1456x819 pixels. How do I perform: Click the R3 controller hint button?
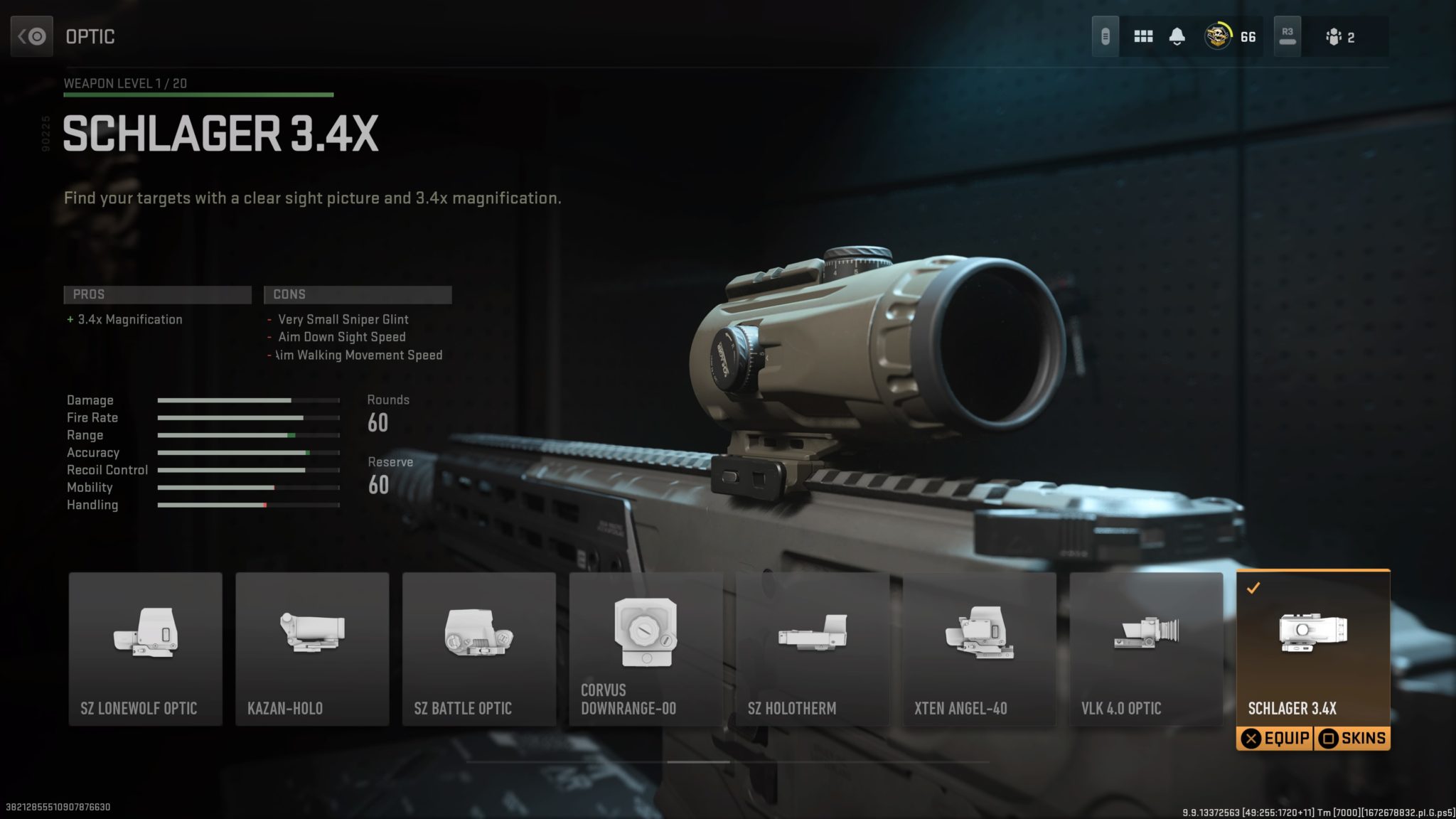(1287, 36)
